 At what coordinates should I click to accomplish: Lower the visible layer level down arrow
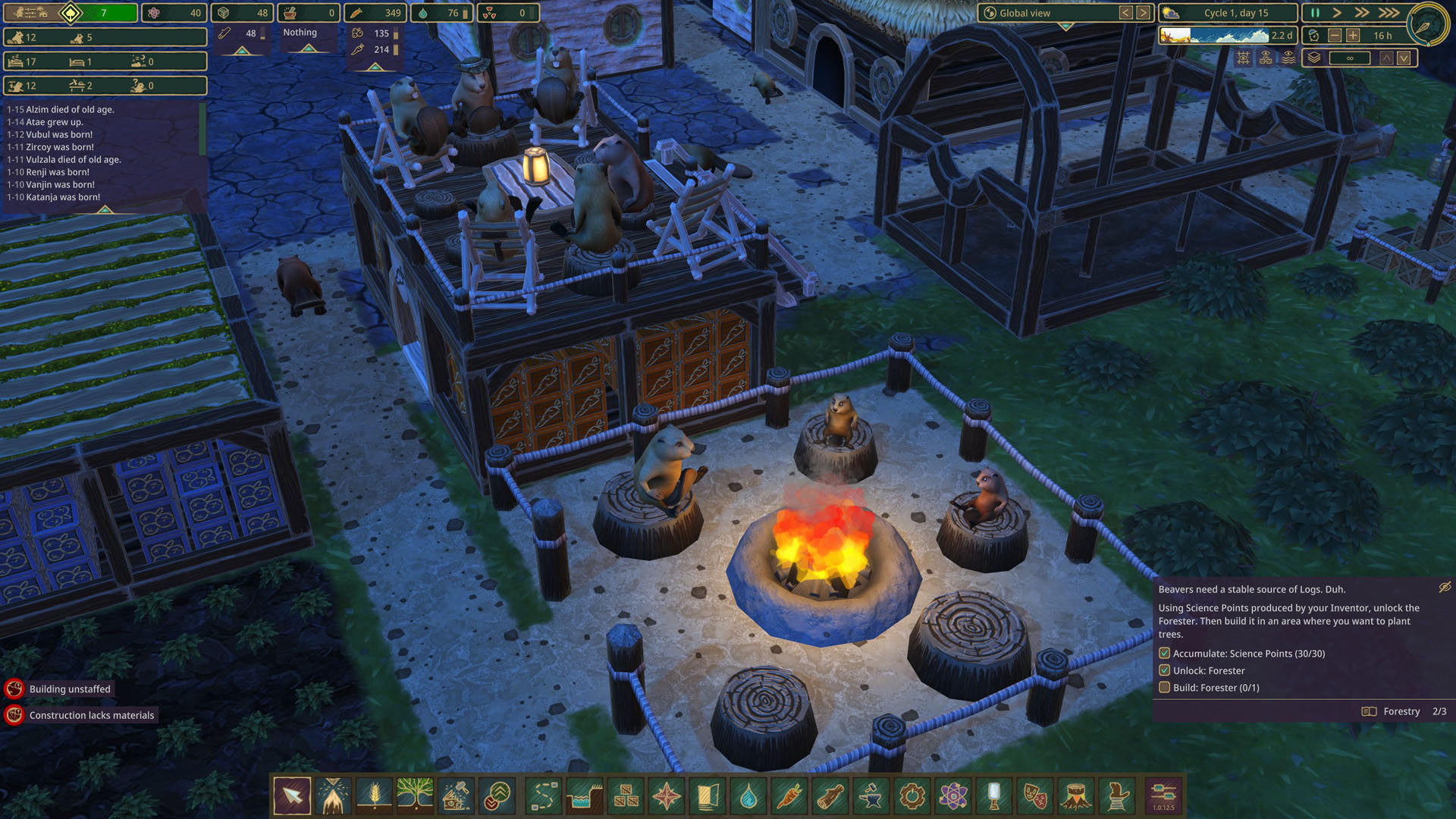pos(1404,58)
